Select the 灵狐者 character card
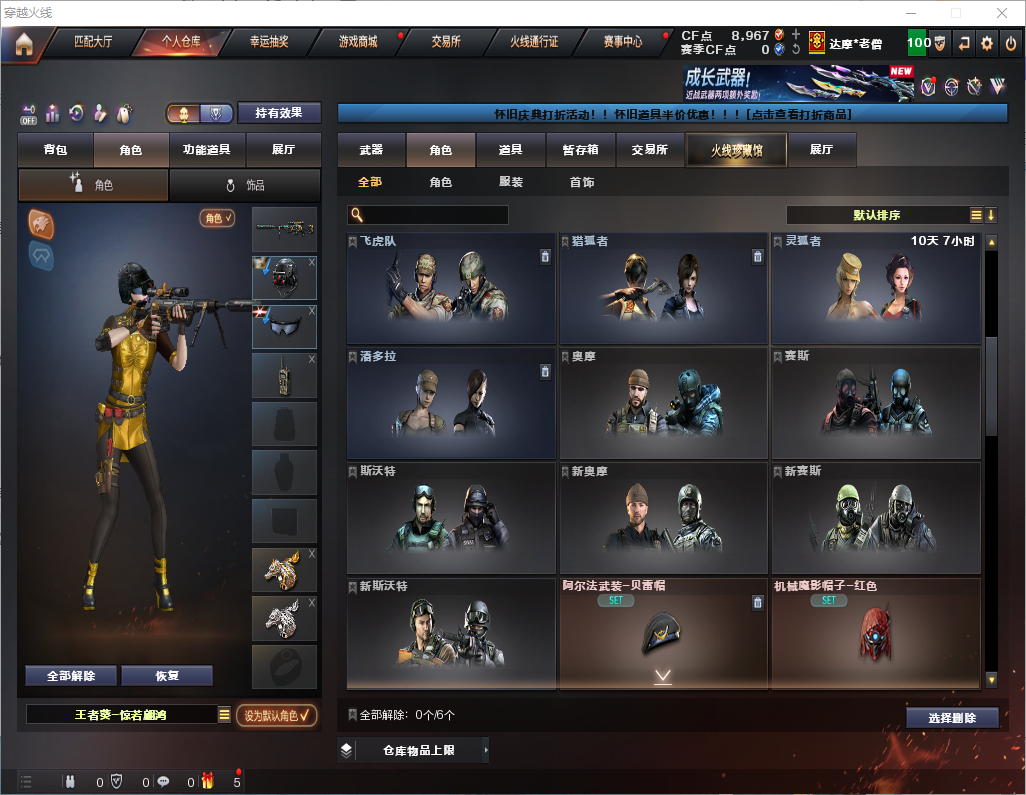The width and height of the screenshot is (1026, 795). point(875,288)
